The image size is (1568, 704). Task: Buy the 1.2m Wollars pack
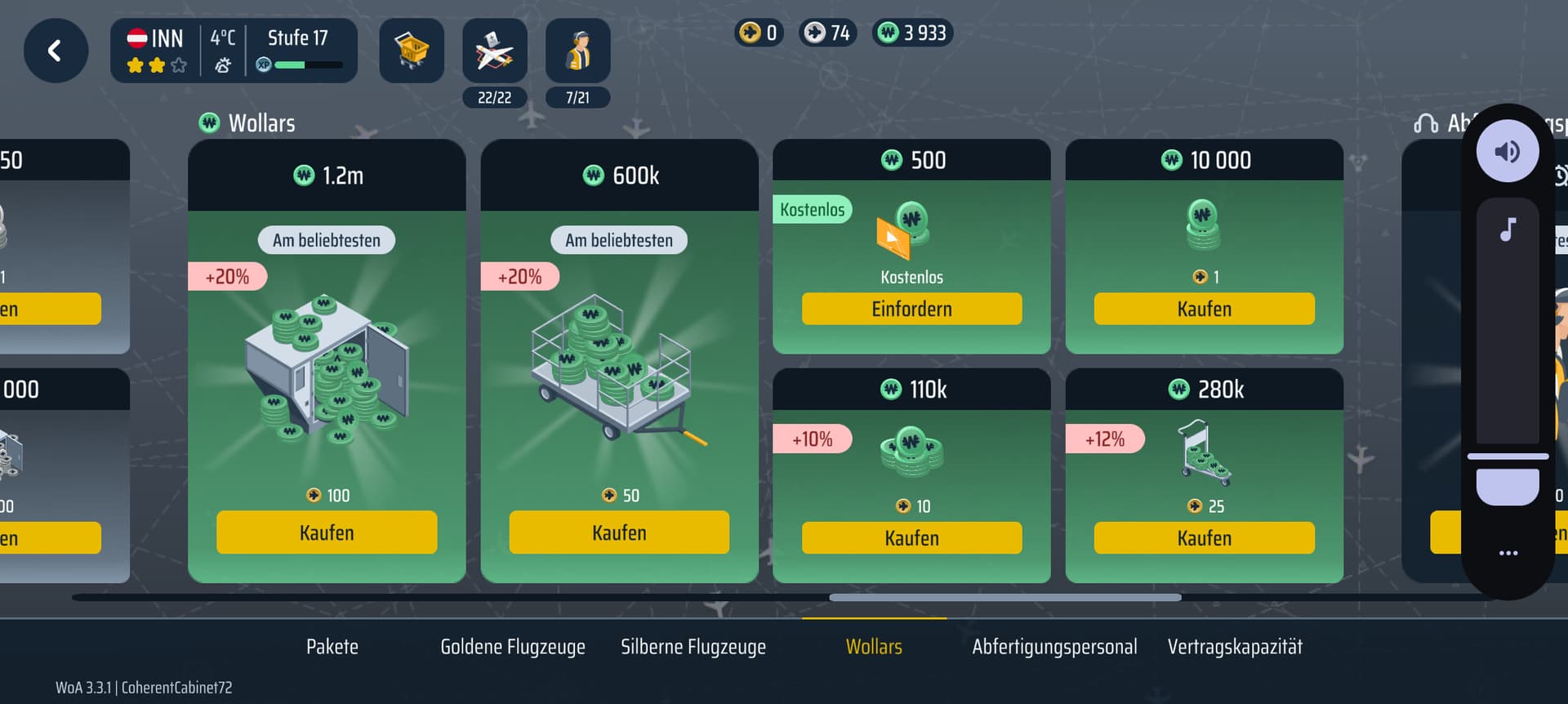pyautogui.click(x=327, y=532)
